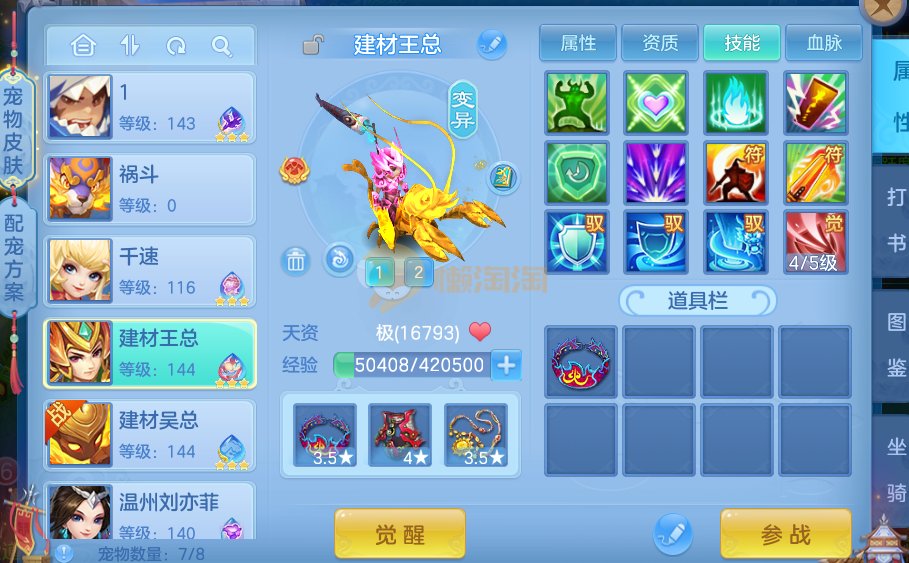Open the 宠物皮肤 side tab
The image size is (909, 563).
click(x=13, y=130)
